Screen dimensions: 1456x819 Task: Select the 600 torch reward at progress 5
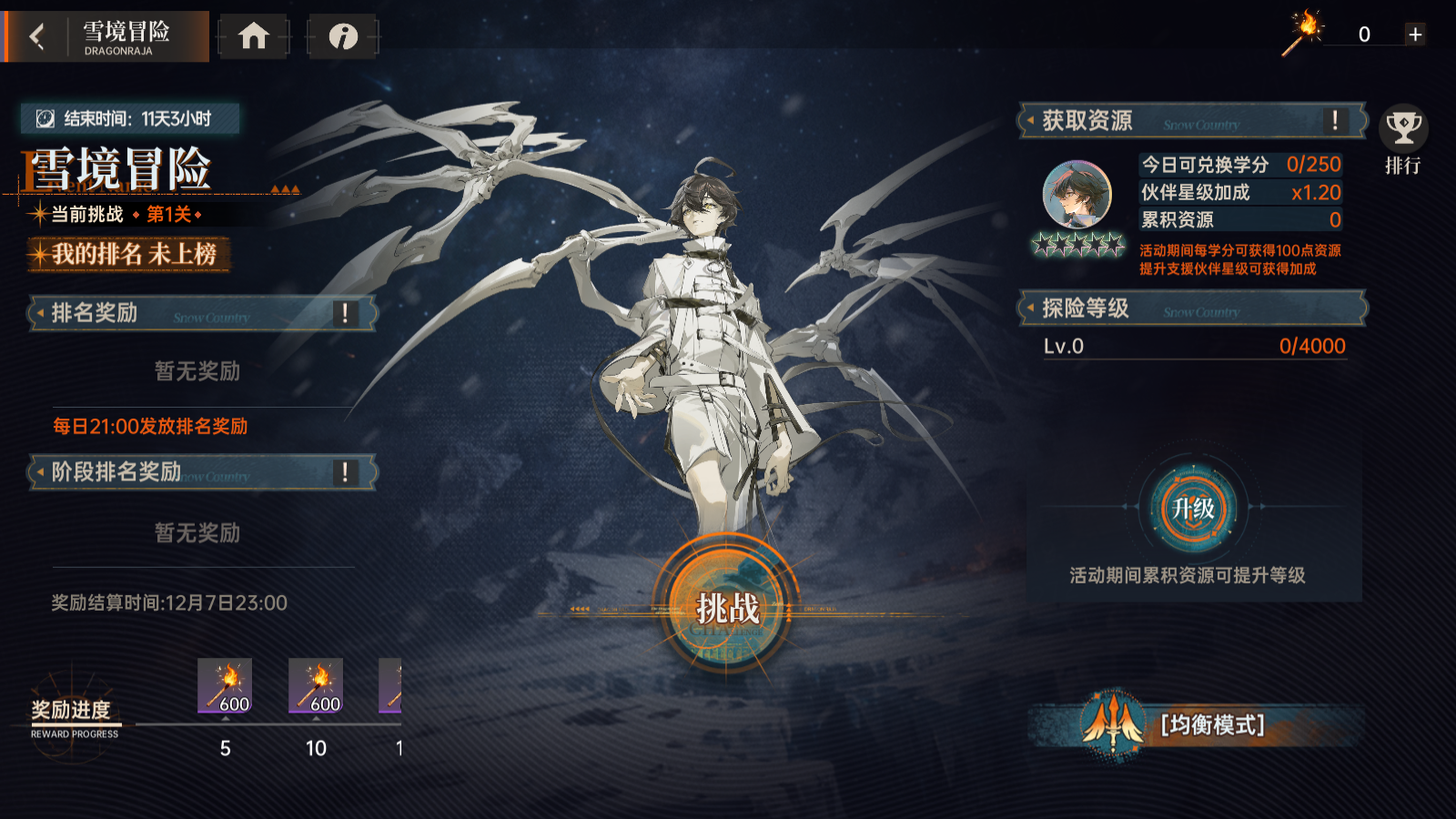225,686
